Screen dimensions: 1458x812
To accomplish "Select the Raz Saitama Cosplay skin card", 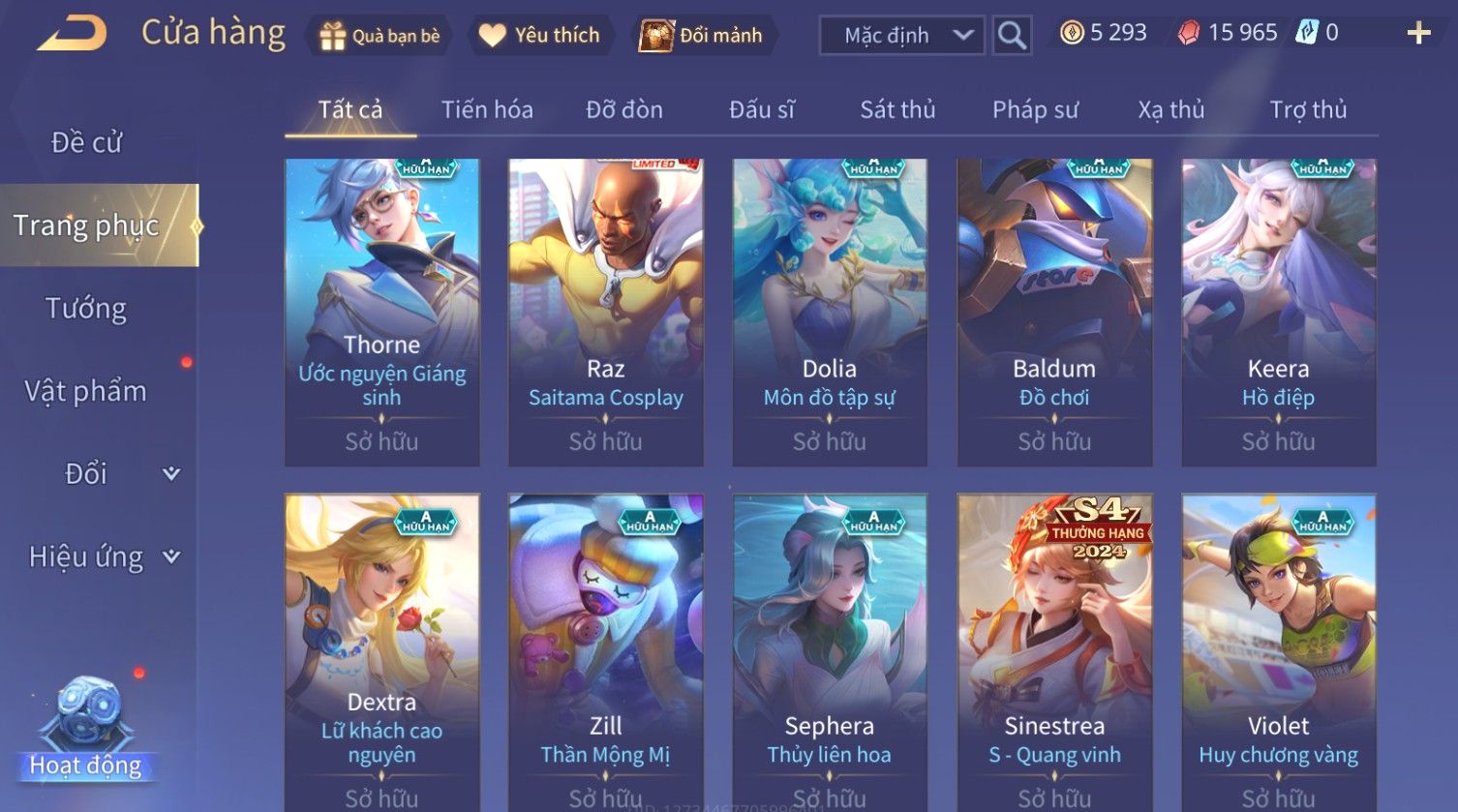I will (606, 312).
